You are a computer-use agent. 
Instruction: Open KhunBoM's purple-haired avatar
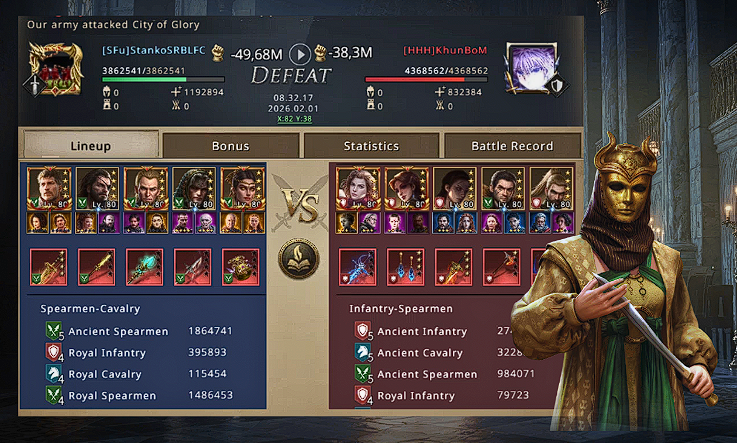click(527, 67)
